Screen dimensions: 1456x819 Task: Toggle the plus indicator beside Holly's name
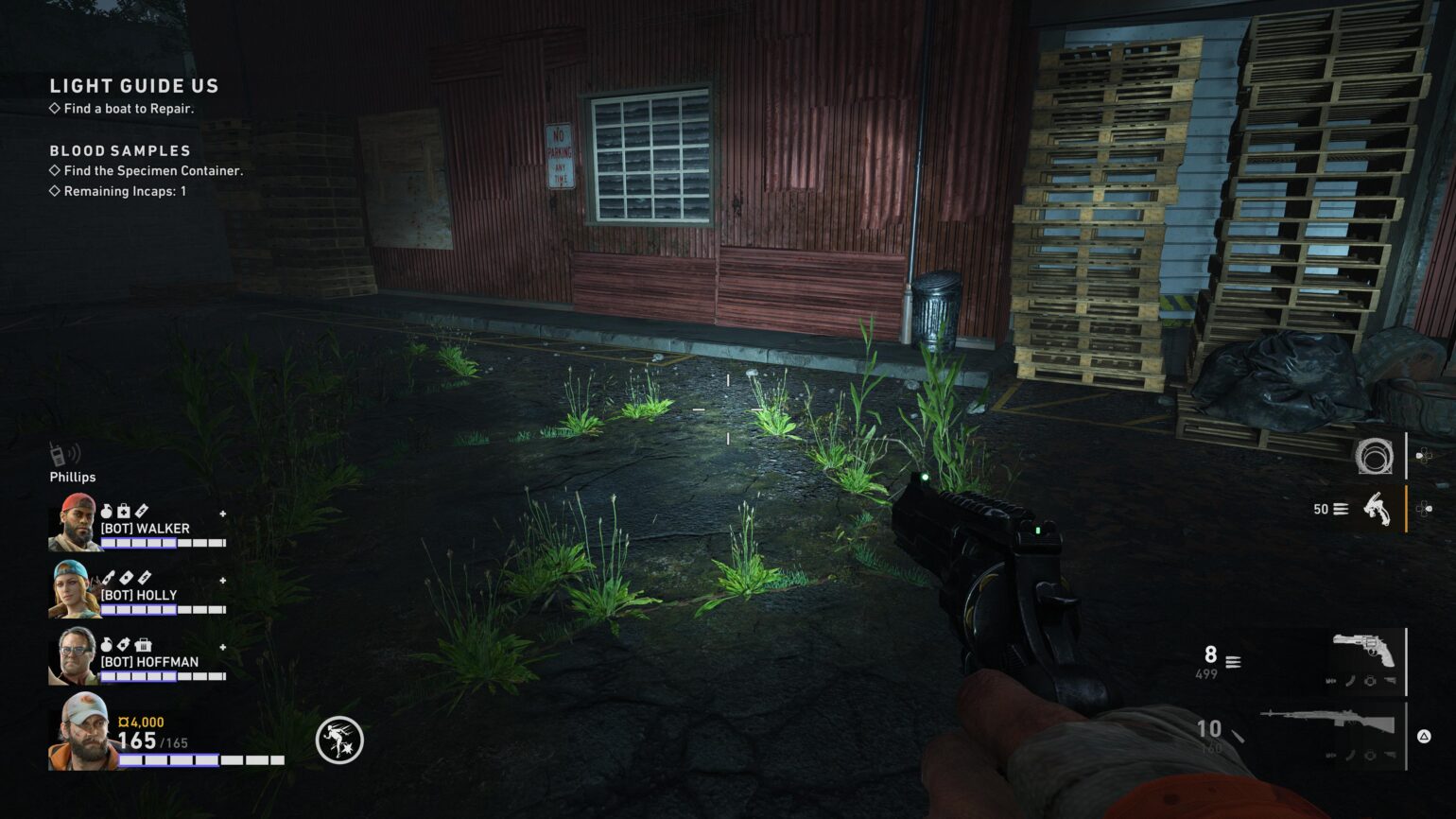(223, 579)
